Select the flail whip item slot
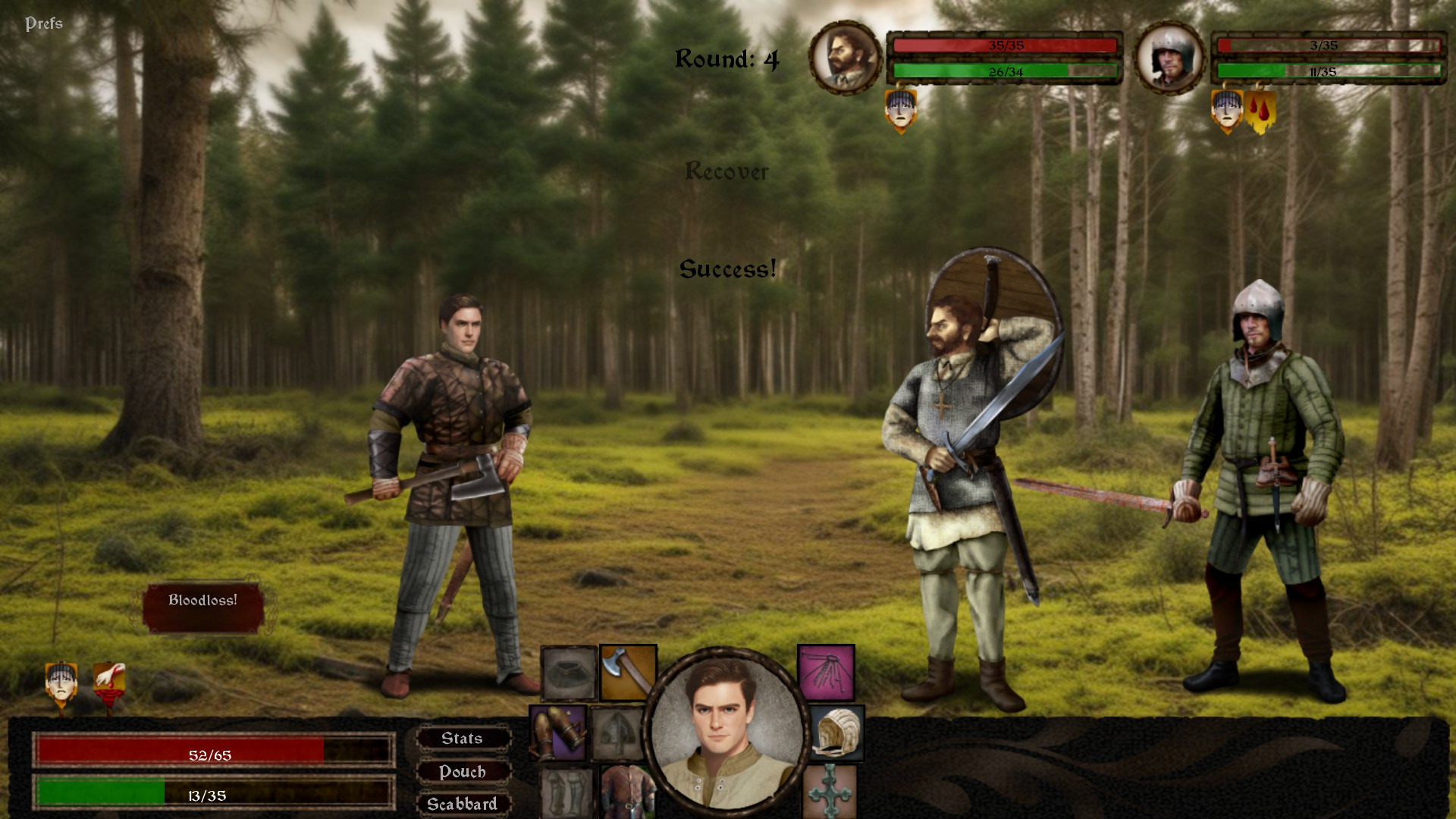This screenshot has height=819, width=1456. click(826, 672)
